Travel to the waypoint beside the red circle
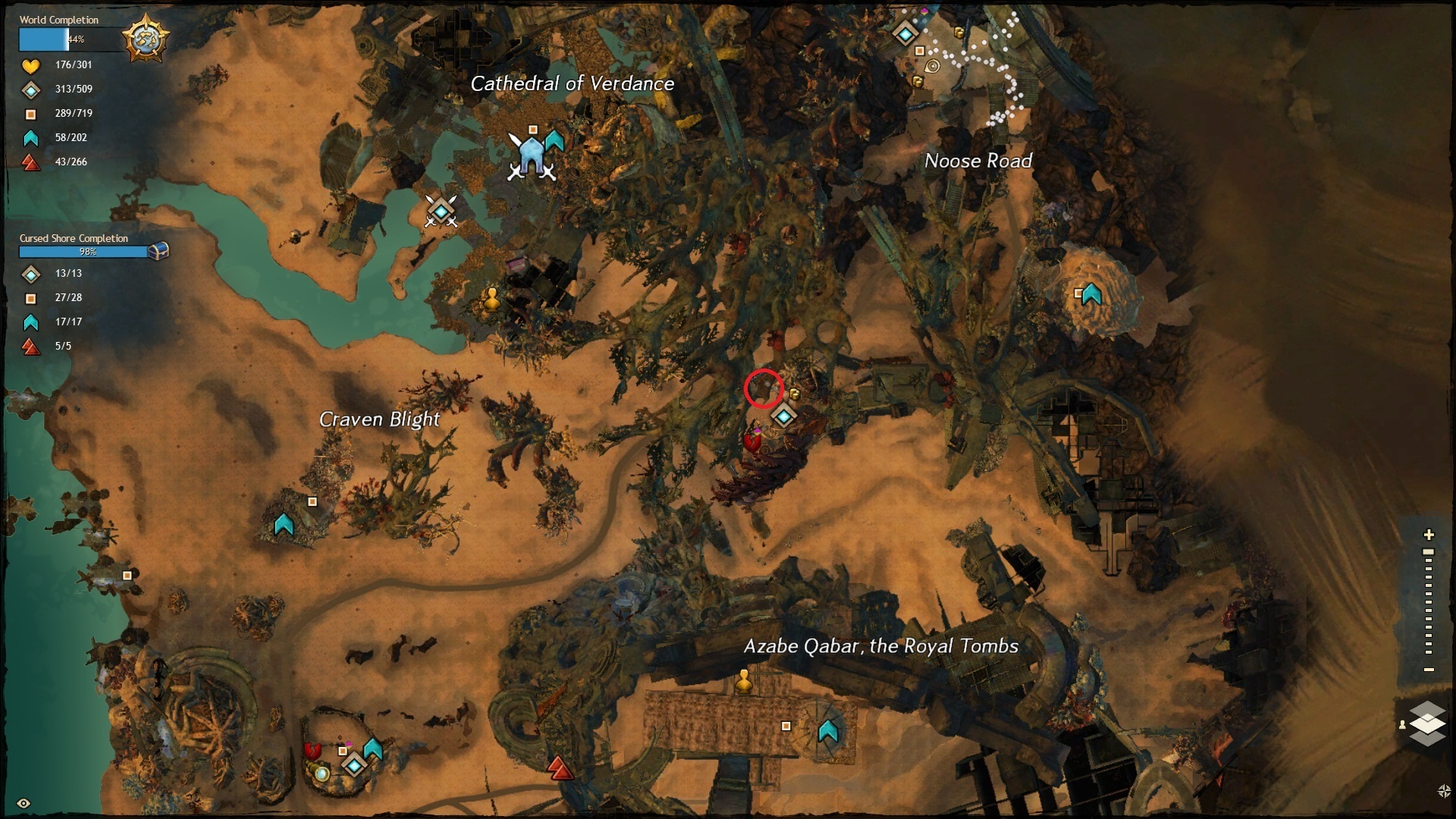The image size is (1456, 819). pyautogui.click(x=783, y=416)
